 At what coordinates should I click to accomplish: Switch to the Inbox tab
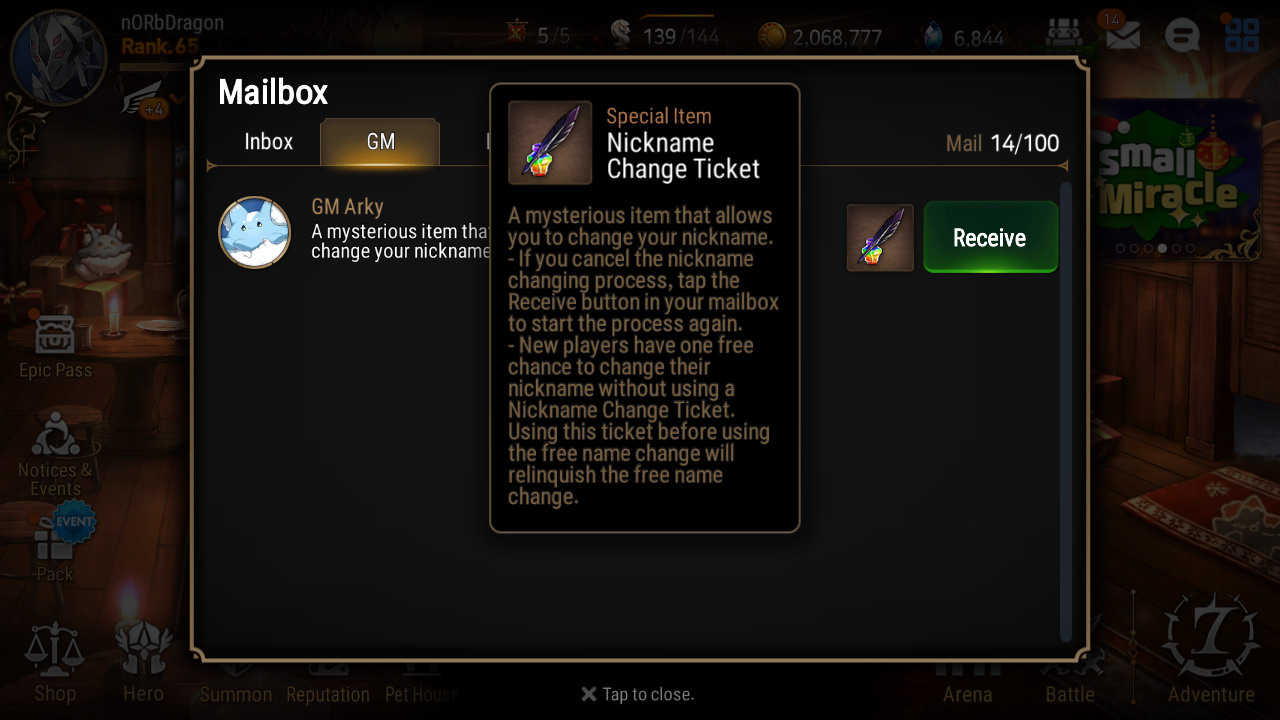pos(268,142)
